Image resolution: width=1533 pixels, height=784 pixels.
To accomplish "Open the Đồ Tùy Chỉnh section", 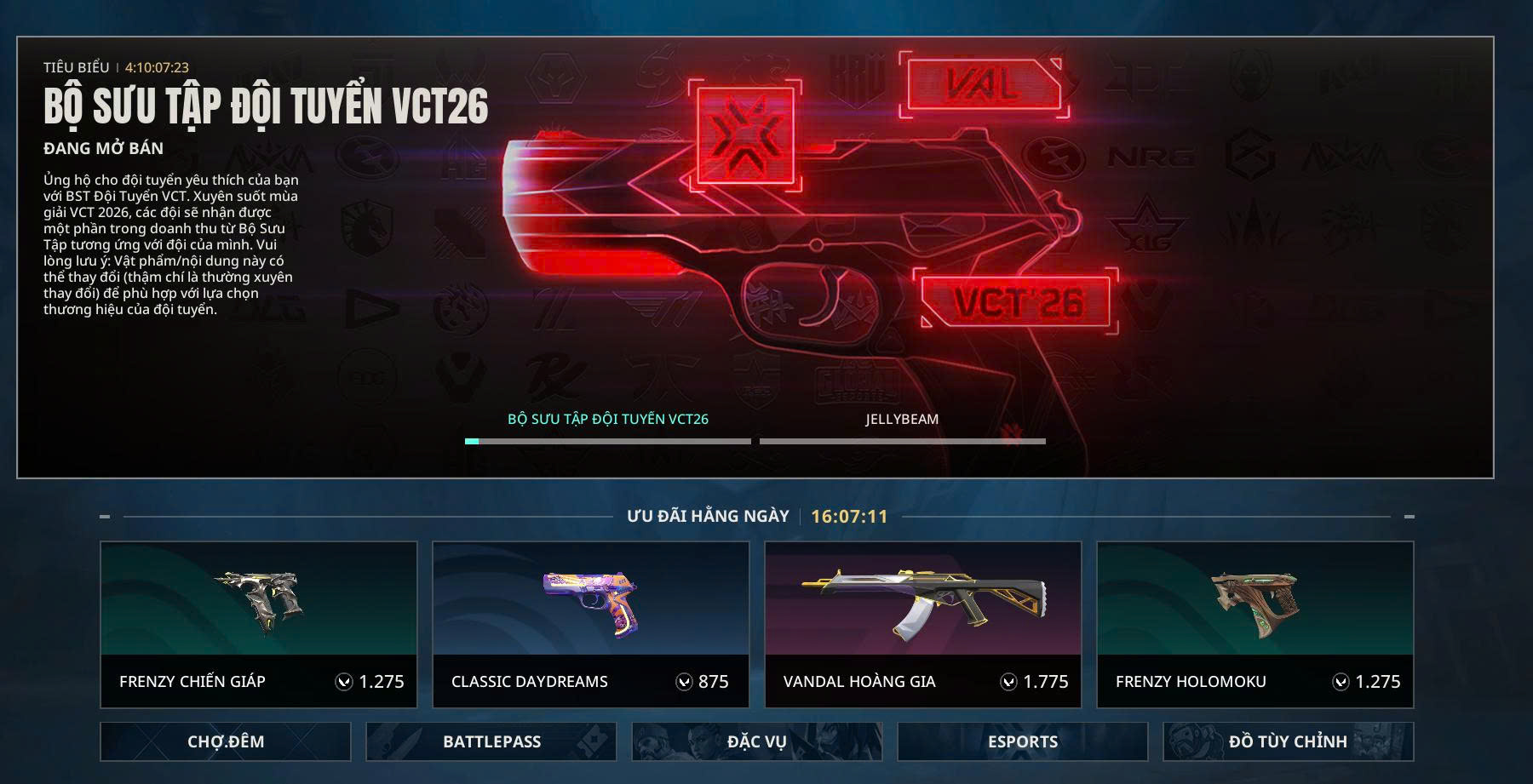I will coord(1288,741).
